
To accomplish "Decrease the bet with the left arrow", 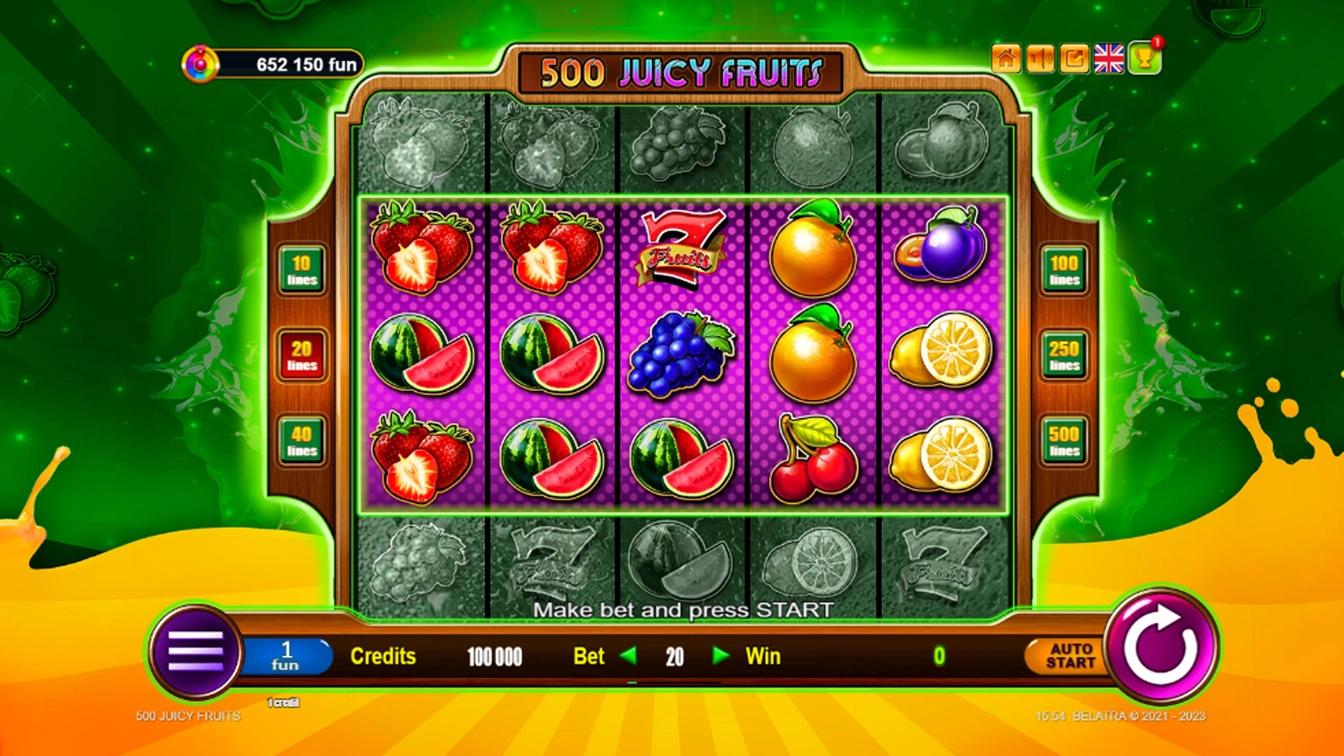I will pyautogui.click(x=628, y=657).
